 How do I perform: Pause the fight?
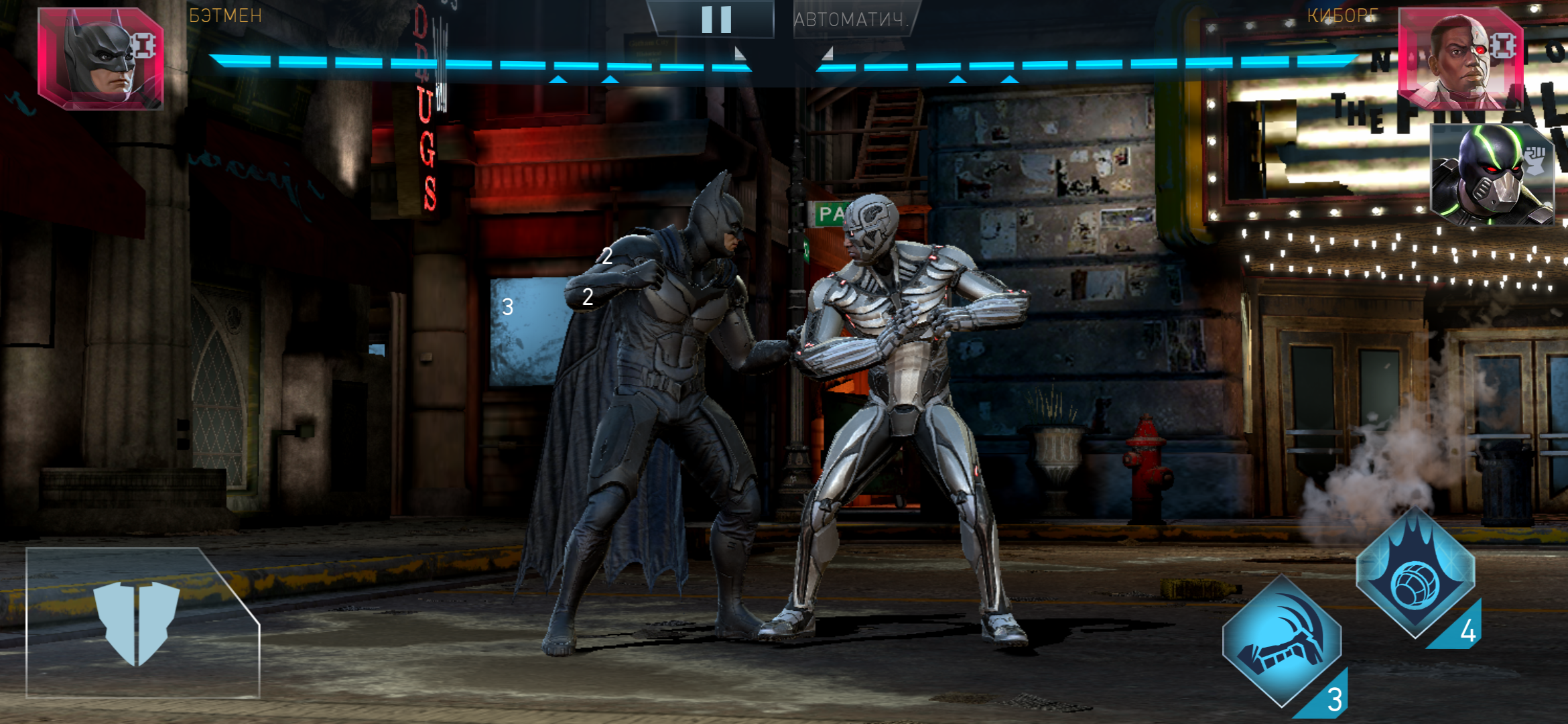(716, 19)
